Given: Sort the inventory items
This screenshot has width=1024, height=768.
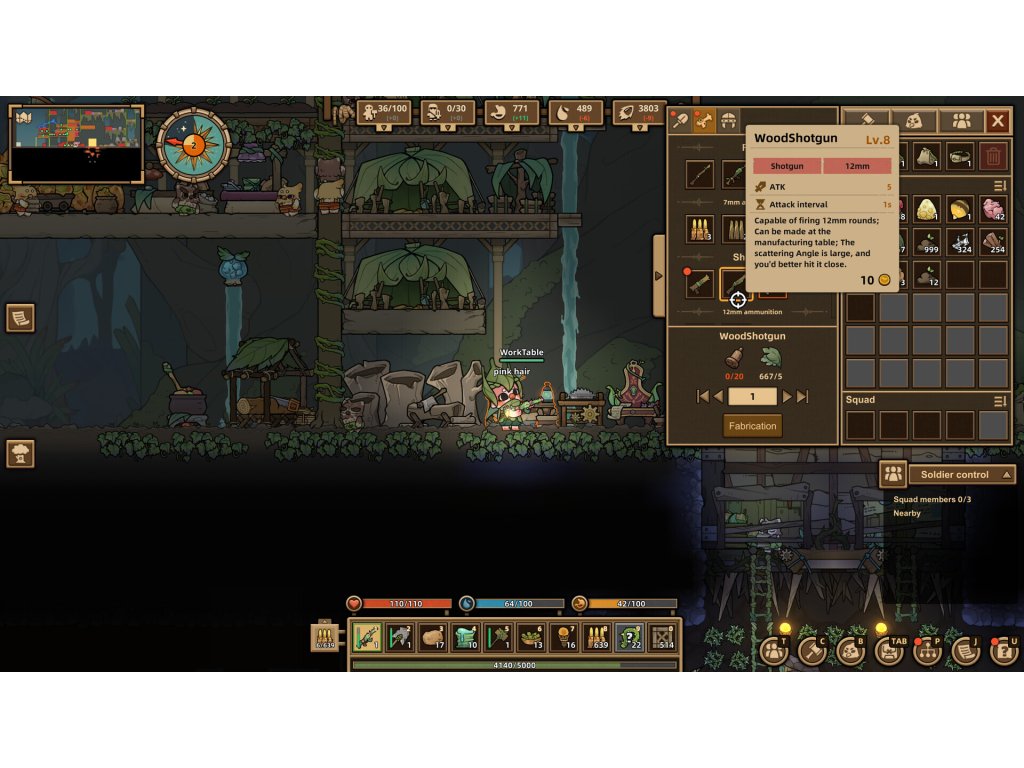Looking at the screenshot, I should click(999, 186).
